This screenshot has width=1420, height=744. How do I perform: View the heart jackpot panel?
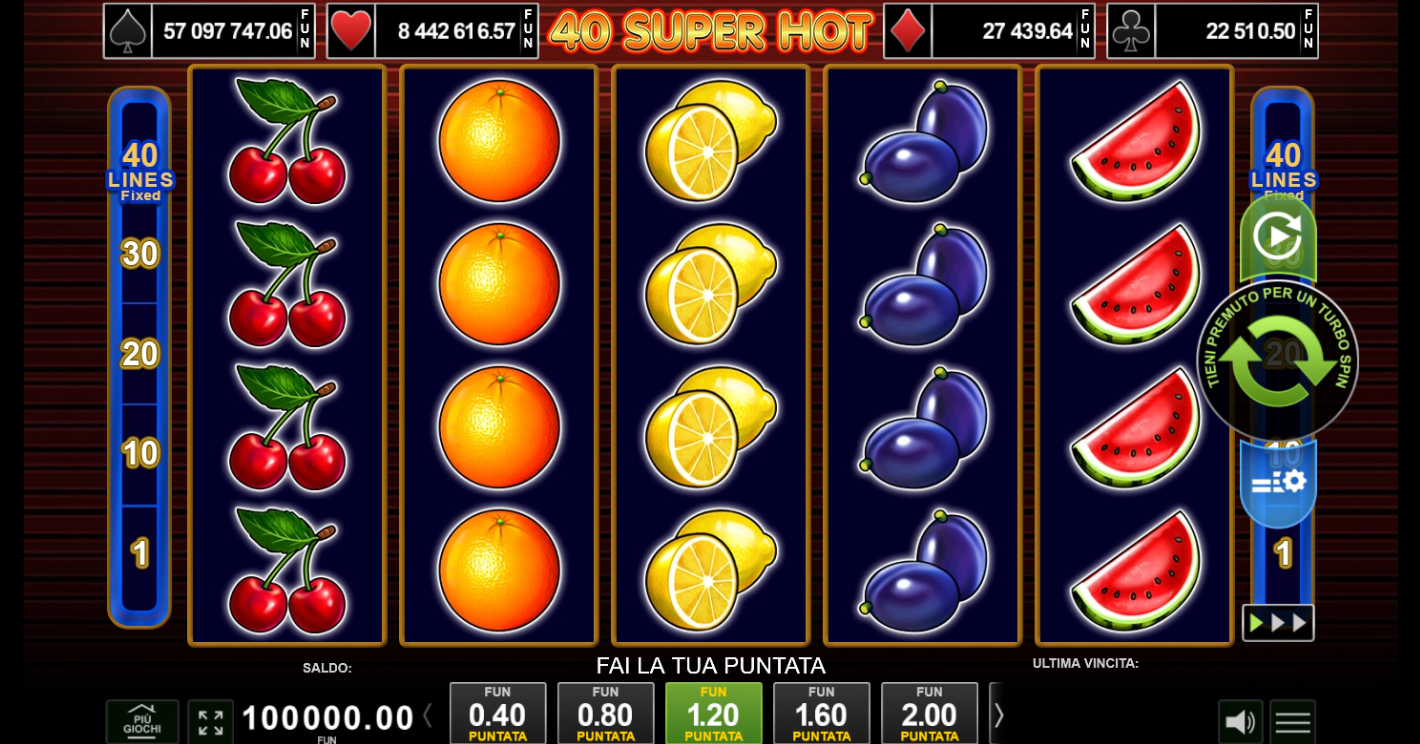[x=432, y=31]
